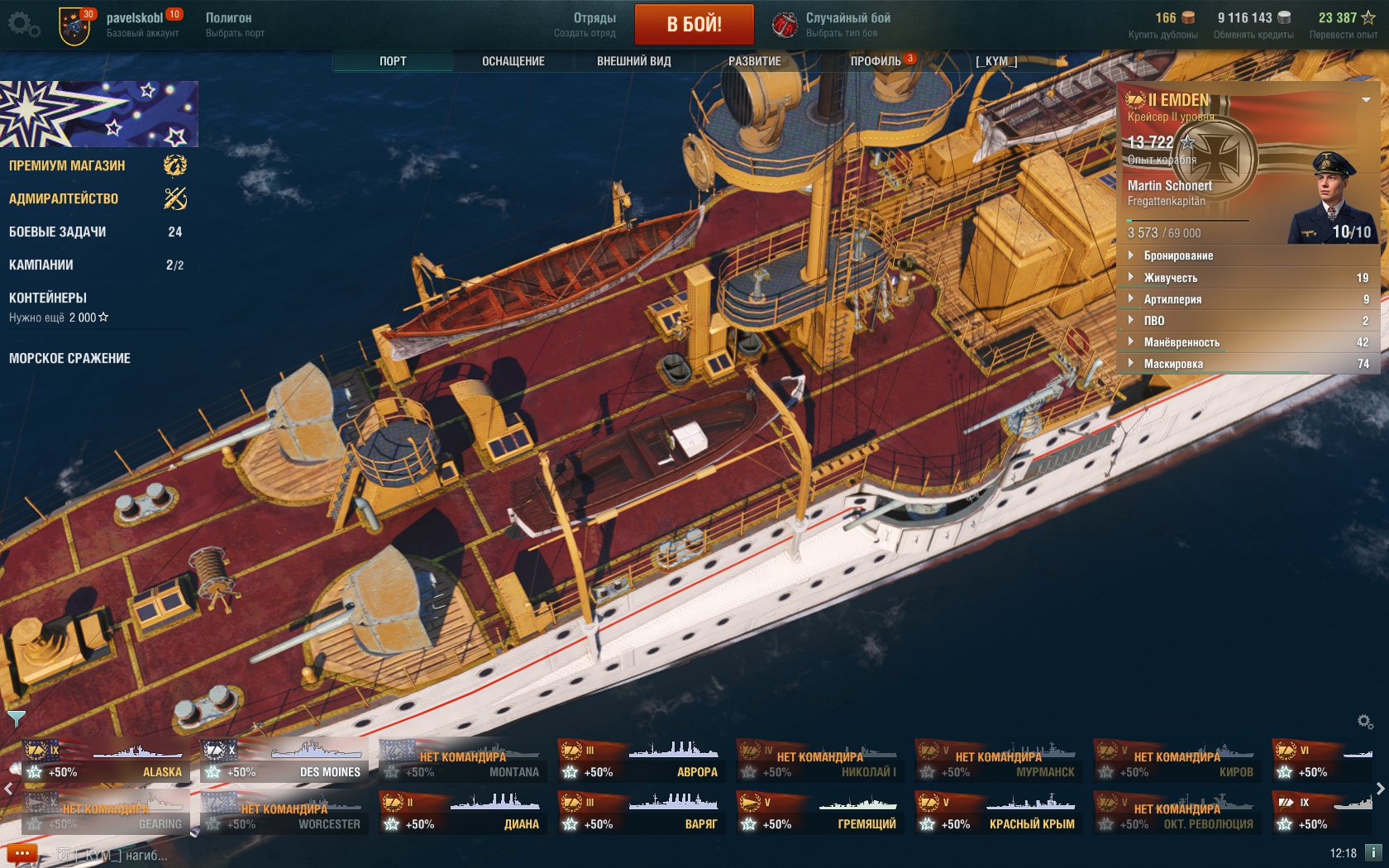Expand the Маскировка stats row
The image size is (1389, 868).
pyautogui.click(x=1173, y=364)
